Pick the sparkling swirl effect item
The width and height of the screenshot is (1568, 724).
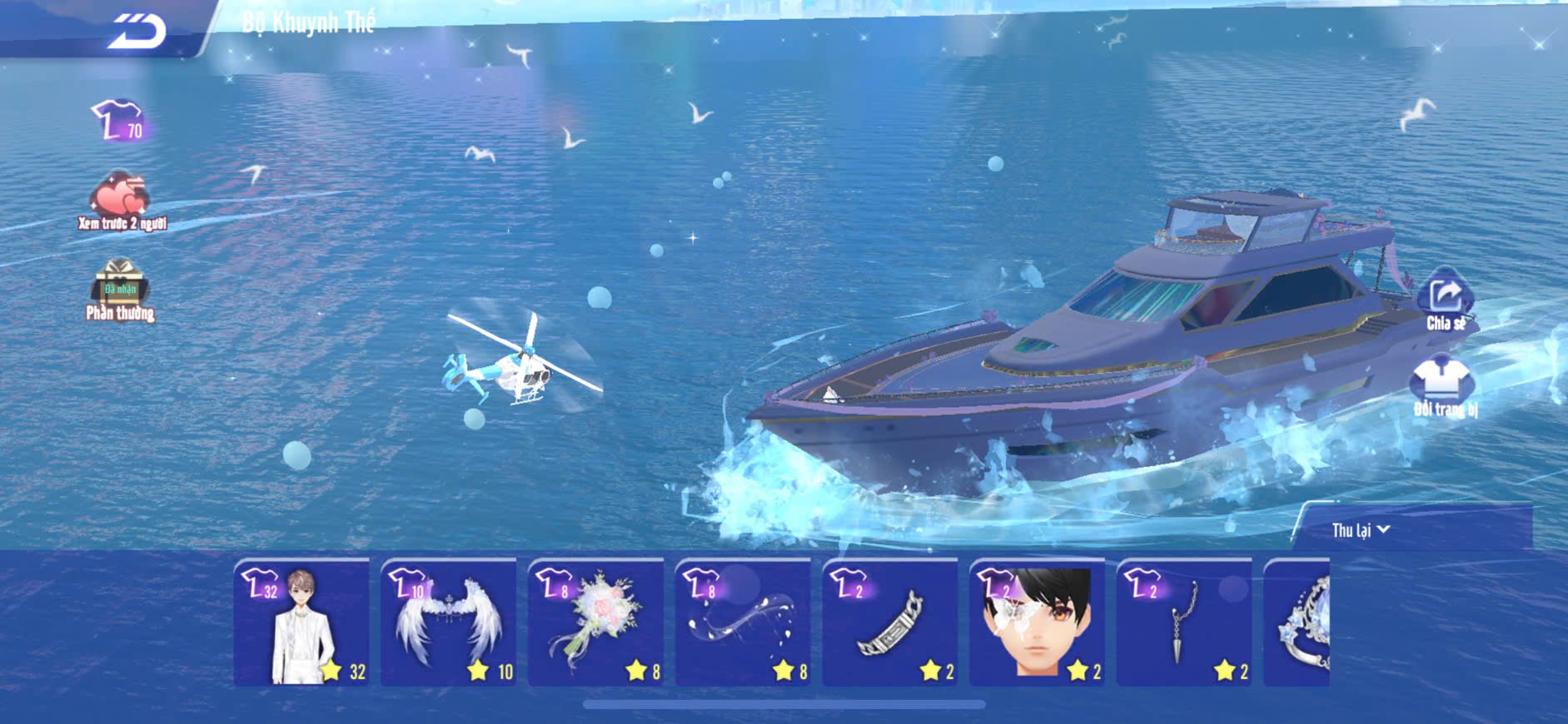pyautogui.click(x=744, y=622)
